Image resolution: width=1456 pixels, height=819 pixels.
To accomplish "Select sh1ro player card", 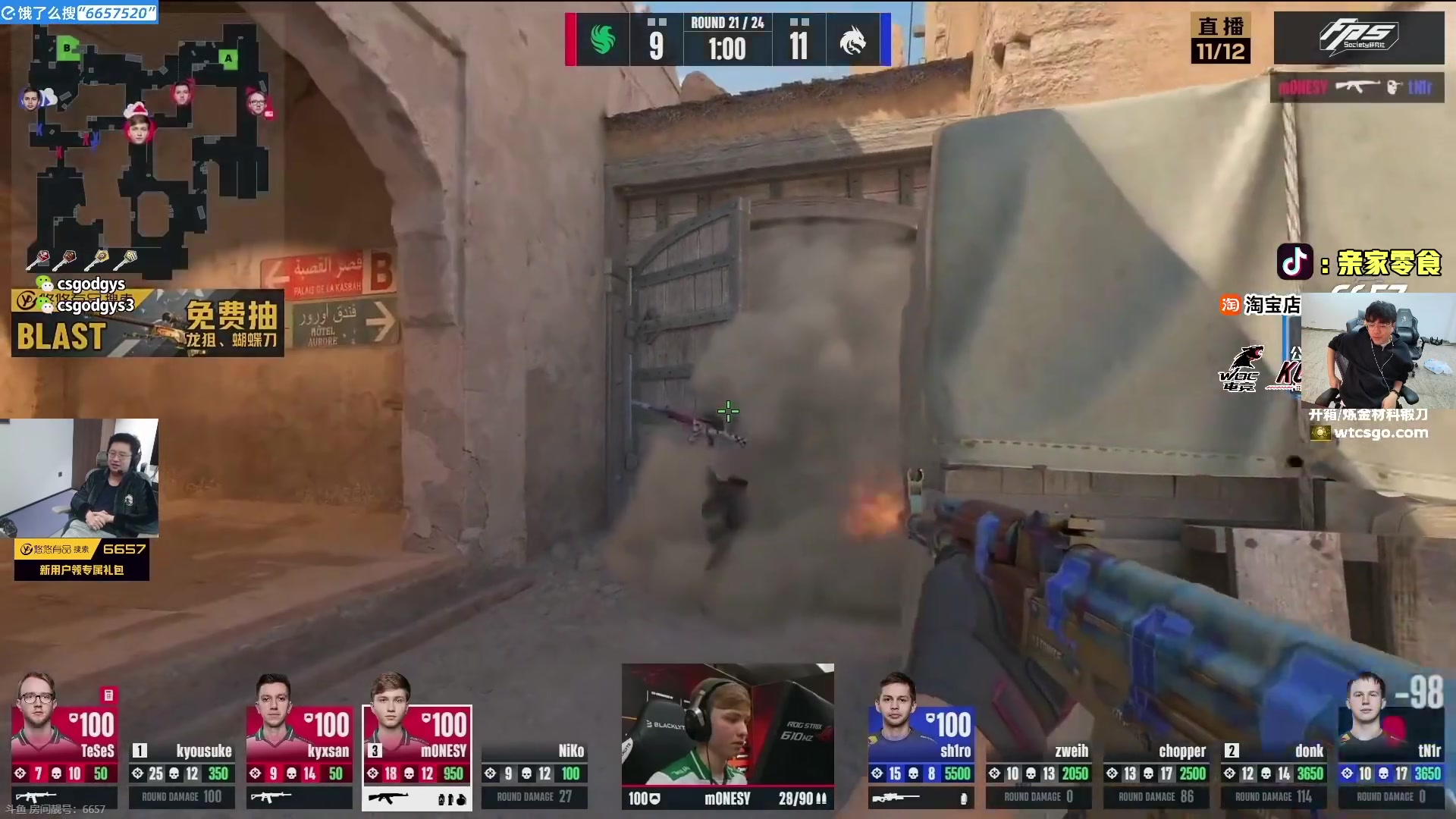I will 921,741.
